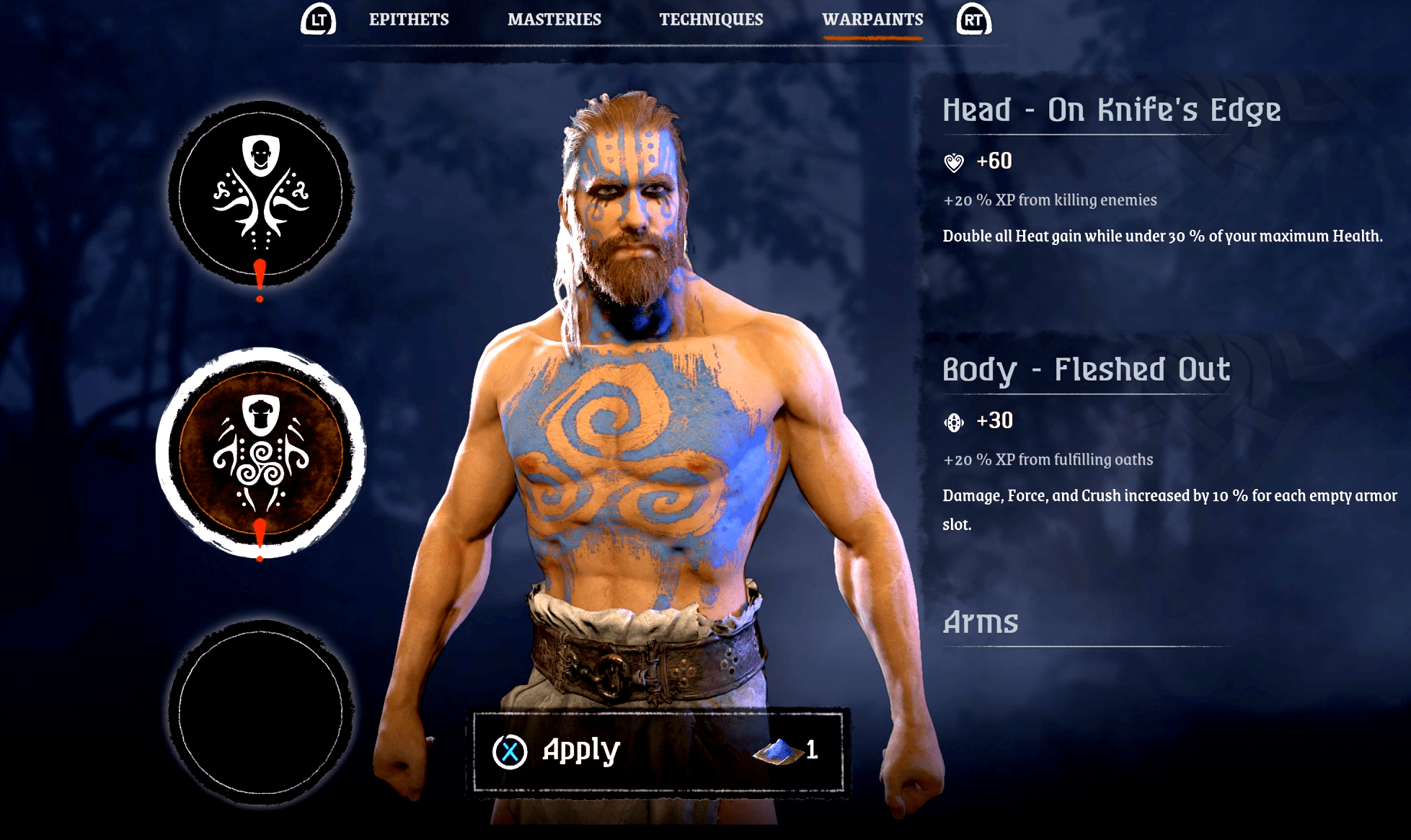Open the Arms warpaint section
The image size is (1411, 840).
[x=981, y=622]
